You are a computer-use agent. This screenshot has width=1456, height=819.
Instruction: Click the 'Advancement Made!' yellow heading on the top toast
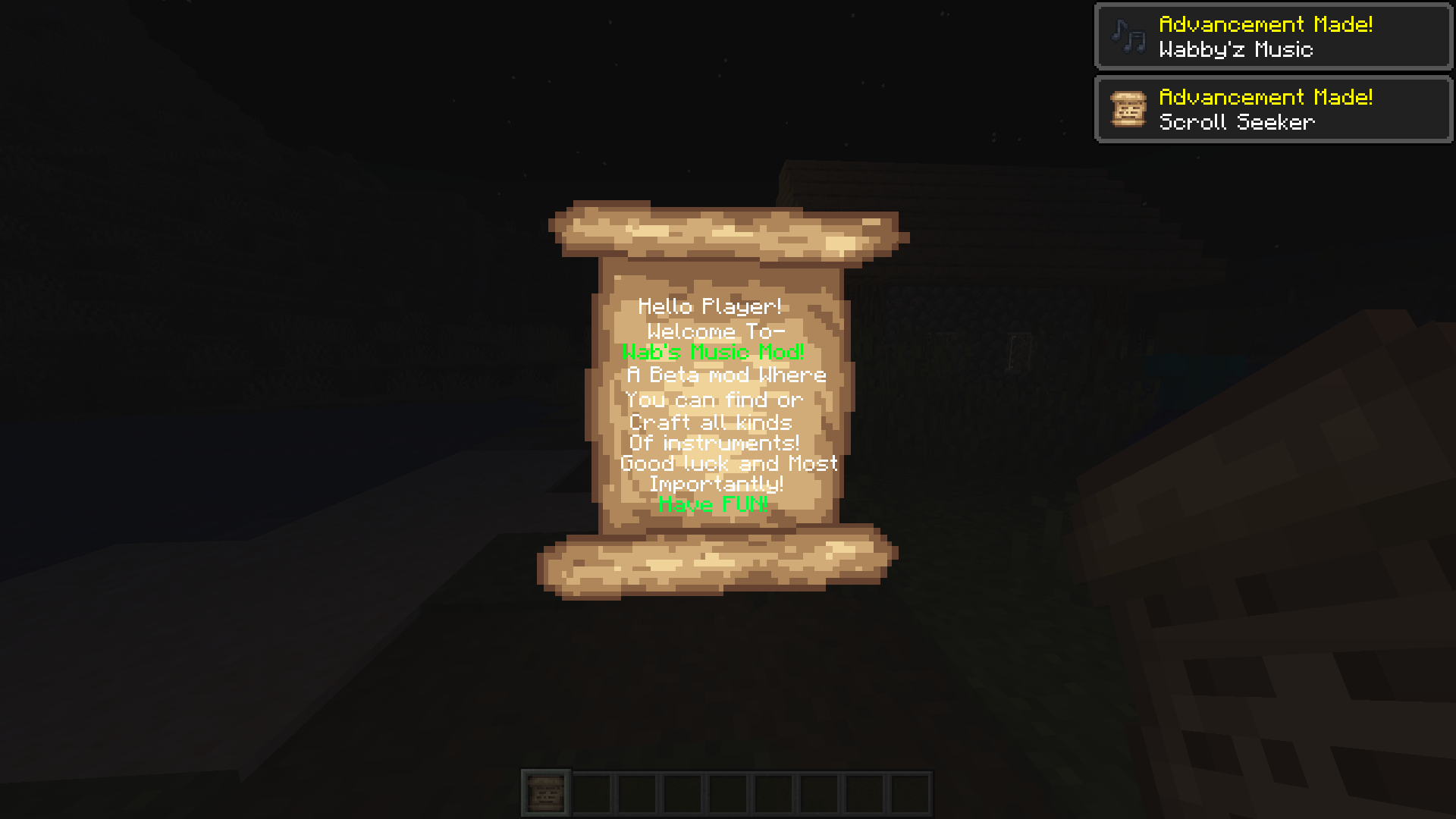point(1265,24)
